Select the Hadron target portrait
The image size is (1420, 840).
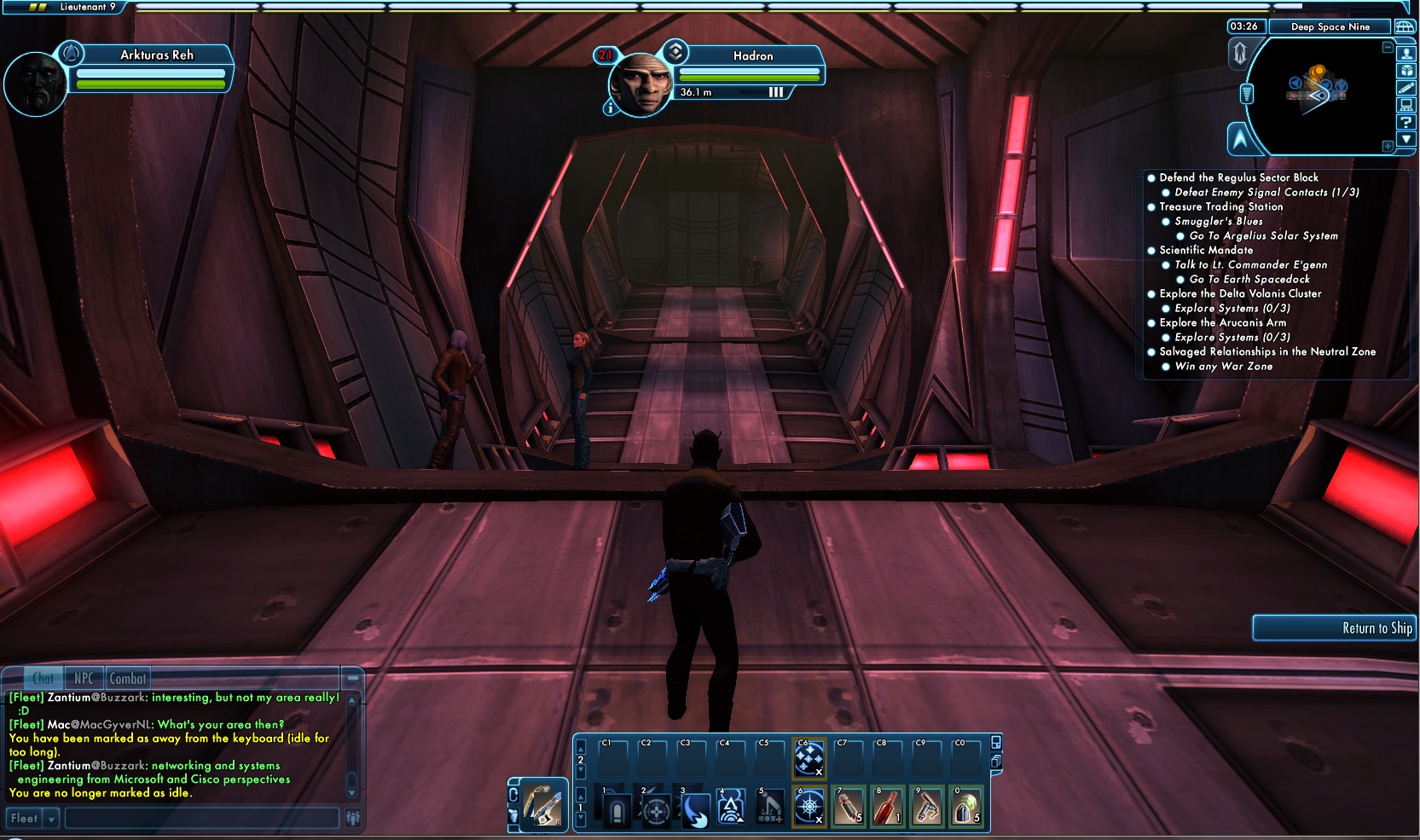(640, 83)
